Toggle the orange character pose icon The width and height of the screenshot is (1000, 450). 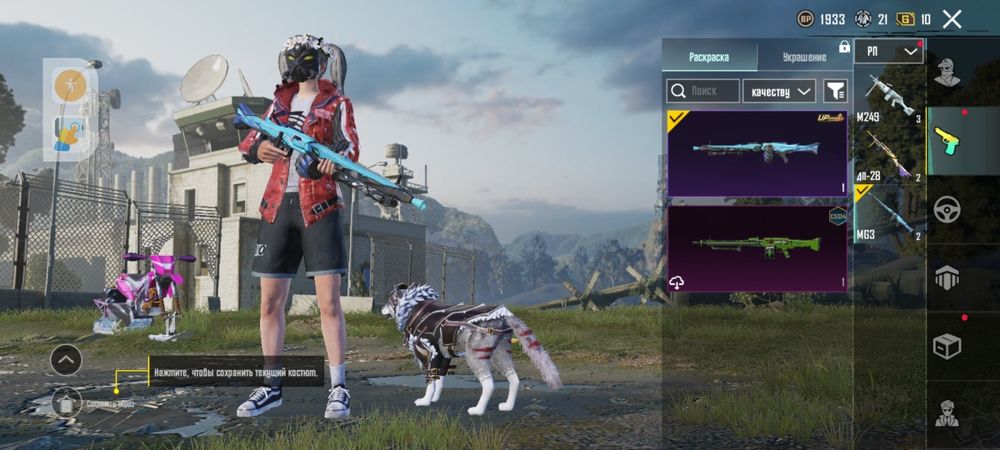[x=69, y=83]
